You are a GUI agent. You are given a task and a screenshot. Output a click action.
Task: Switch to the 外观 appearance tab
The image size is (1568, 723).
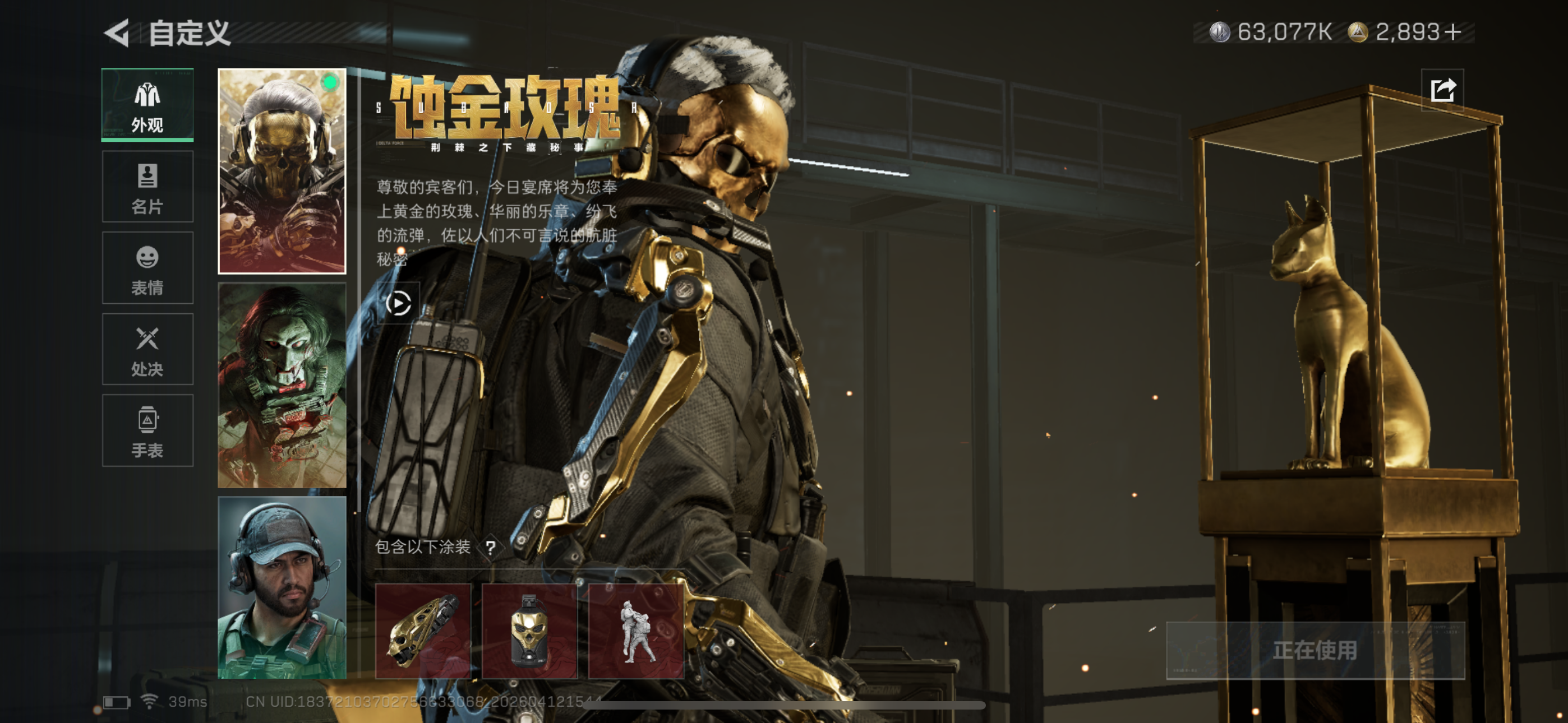tap(147, 105)
